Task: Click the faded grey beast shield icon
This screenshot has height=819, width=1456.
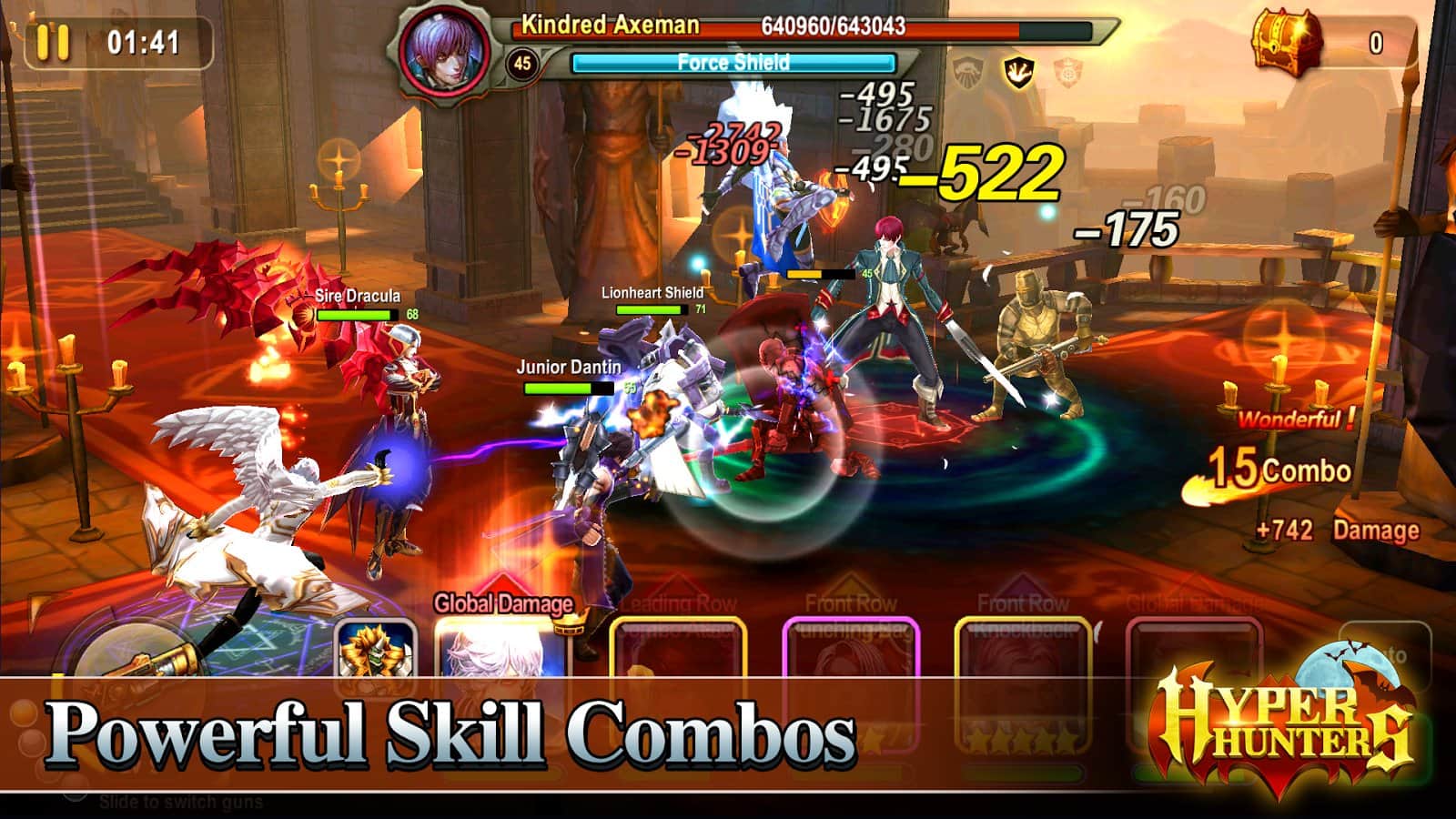Action: [x=968, y=71]
